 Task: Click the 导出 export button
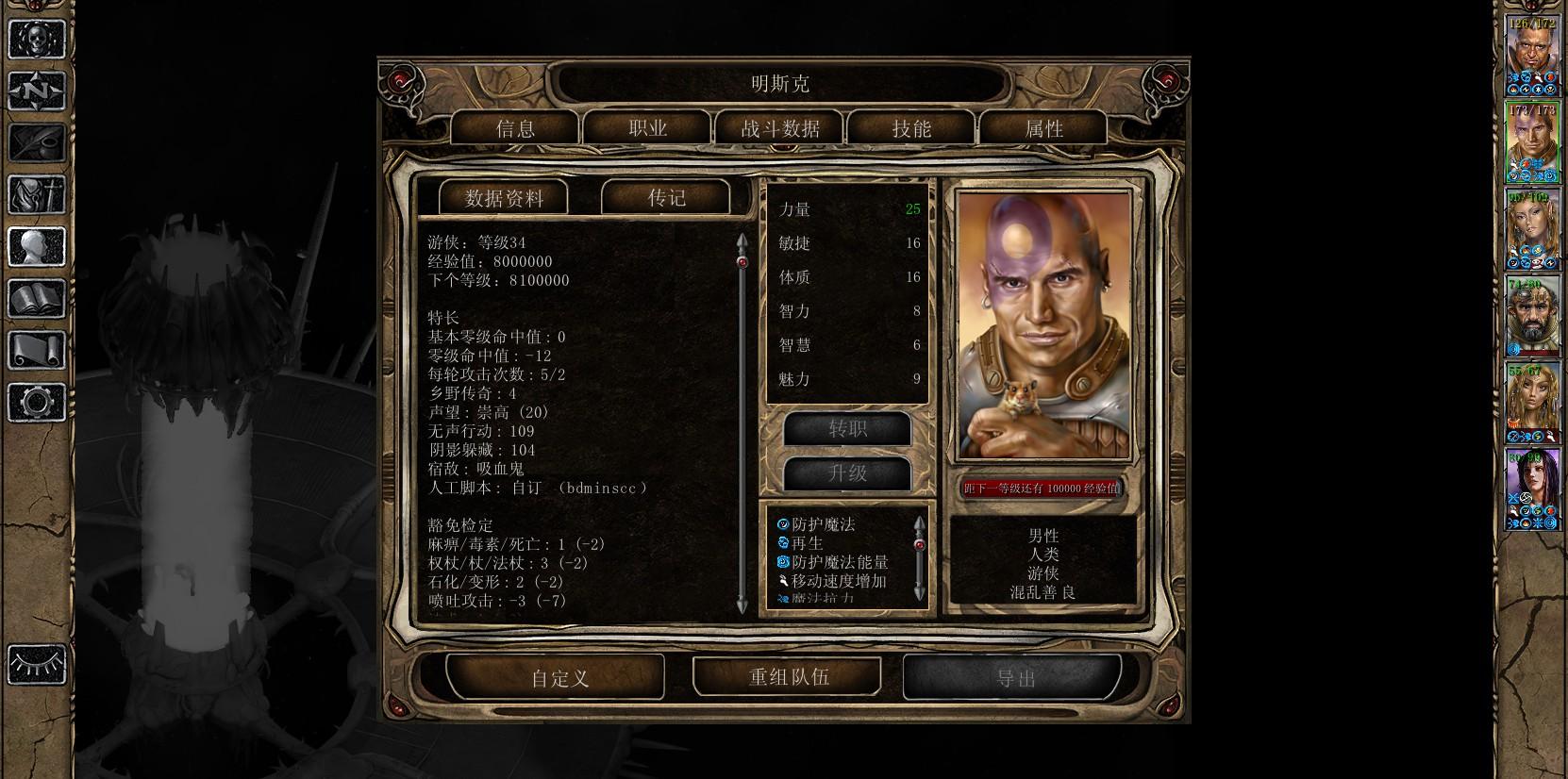[x=1016, y=676]
